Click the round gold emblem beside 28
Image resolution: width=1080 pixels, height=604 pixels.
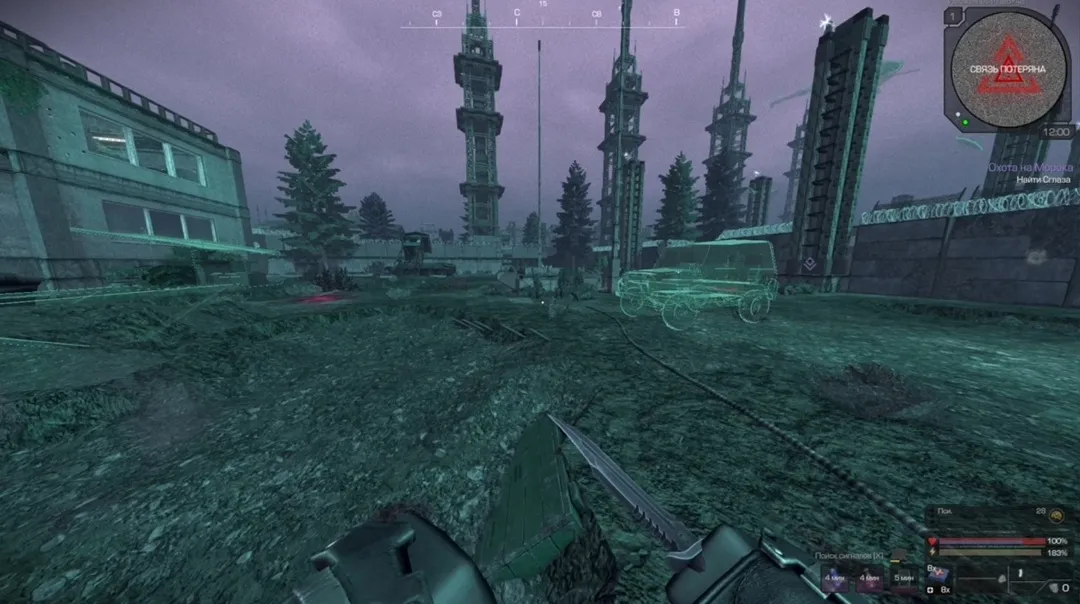1056,514
